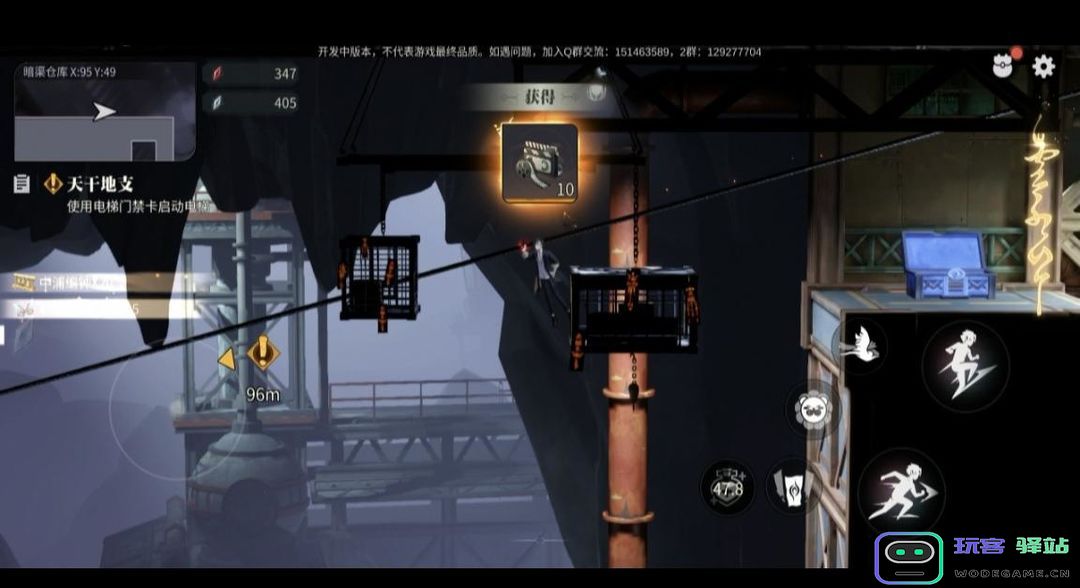The image size is (1080, 588).
Task: Use the talisman card skill
Action: (792, 488)
